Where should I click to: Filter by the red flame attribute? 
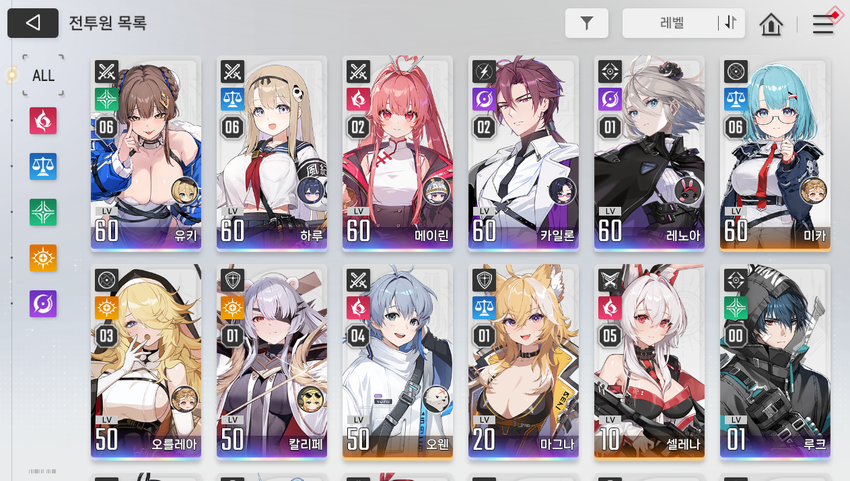tap(43, 121)
